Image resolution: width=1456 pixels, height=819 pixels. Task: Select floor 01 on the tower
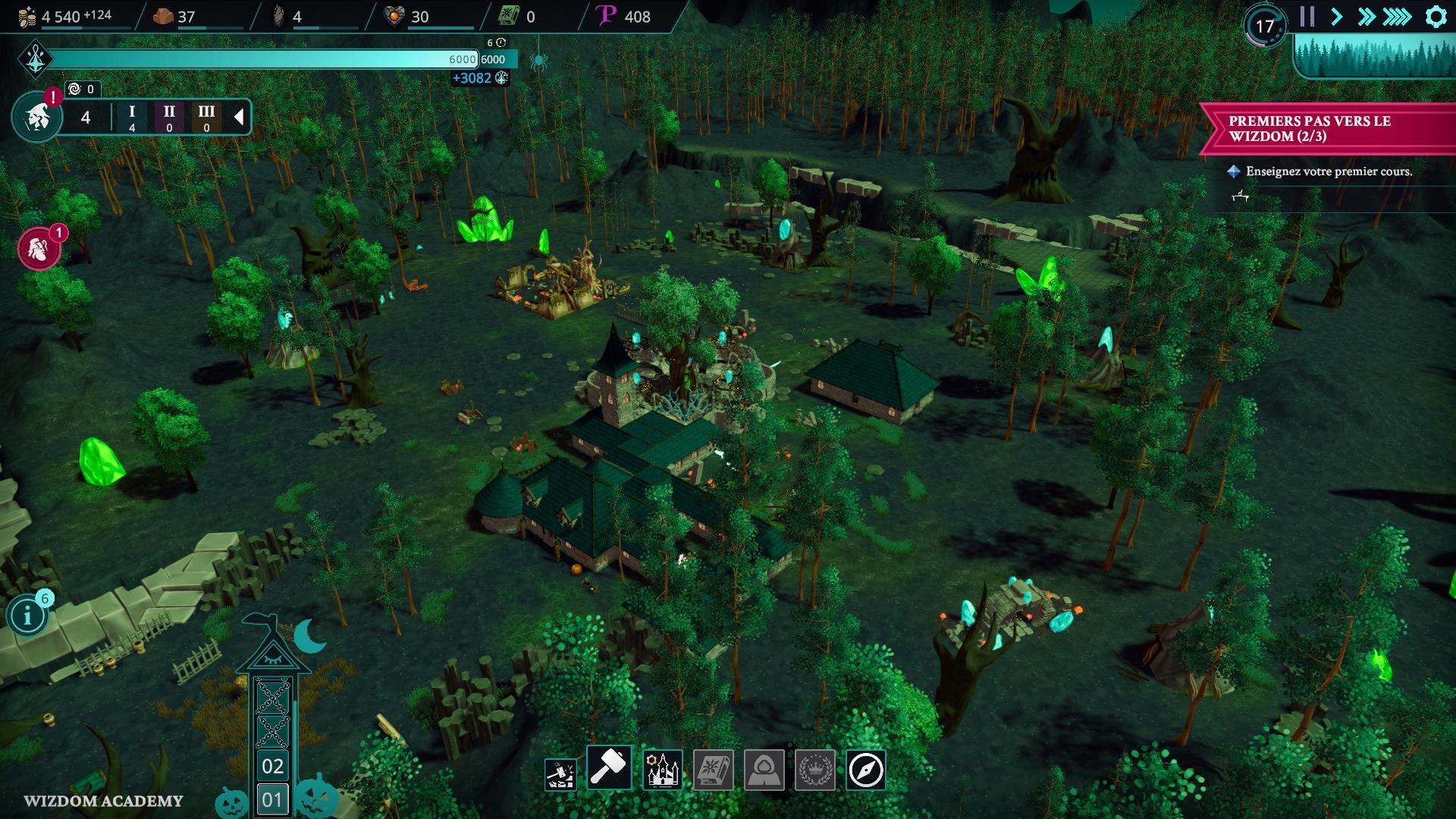coord(272,799)
